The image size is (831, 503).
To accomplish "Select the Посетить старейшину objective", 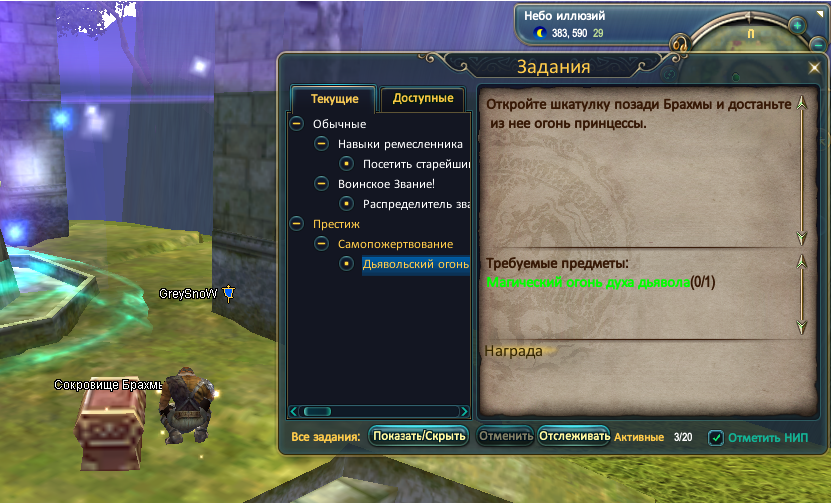I will point(415,164).
